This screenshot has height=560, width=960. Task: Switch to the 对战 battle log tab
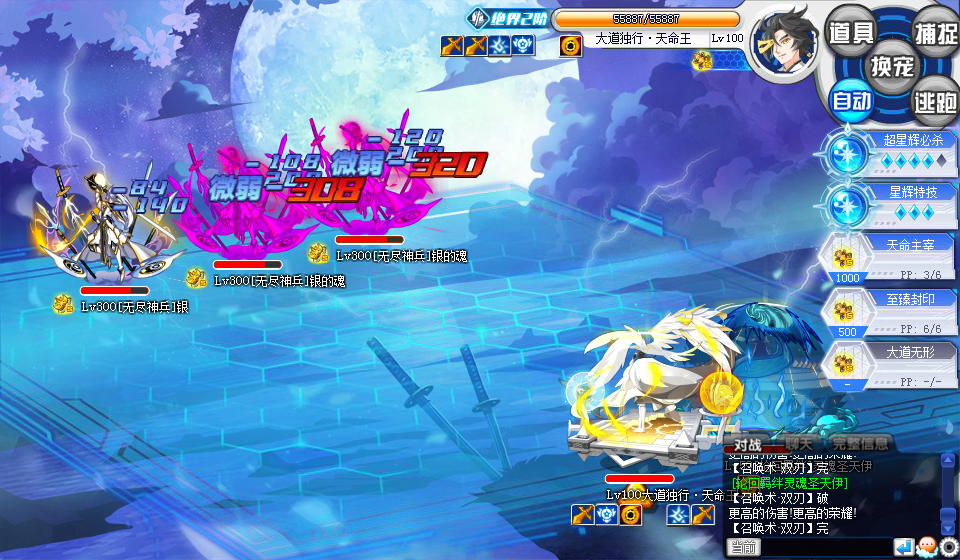[749, 444]
